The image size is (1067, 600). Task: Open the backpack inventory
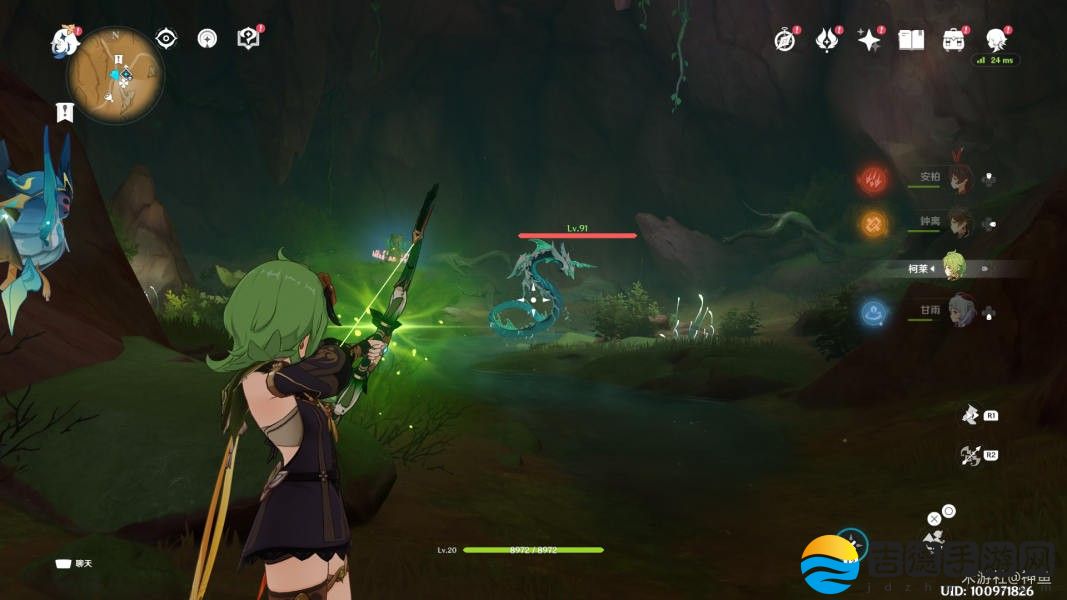coord(953,40)
